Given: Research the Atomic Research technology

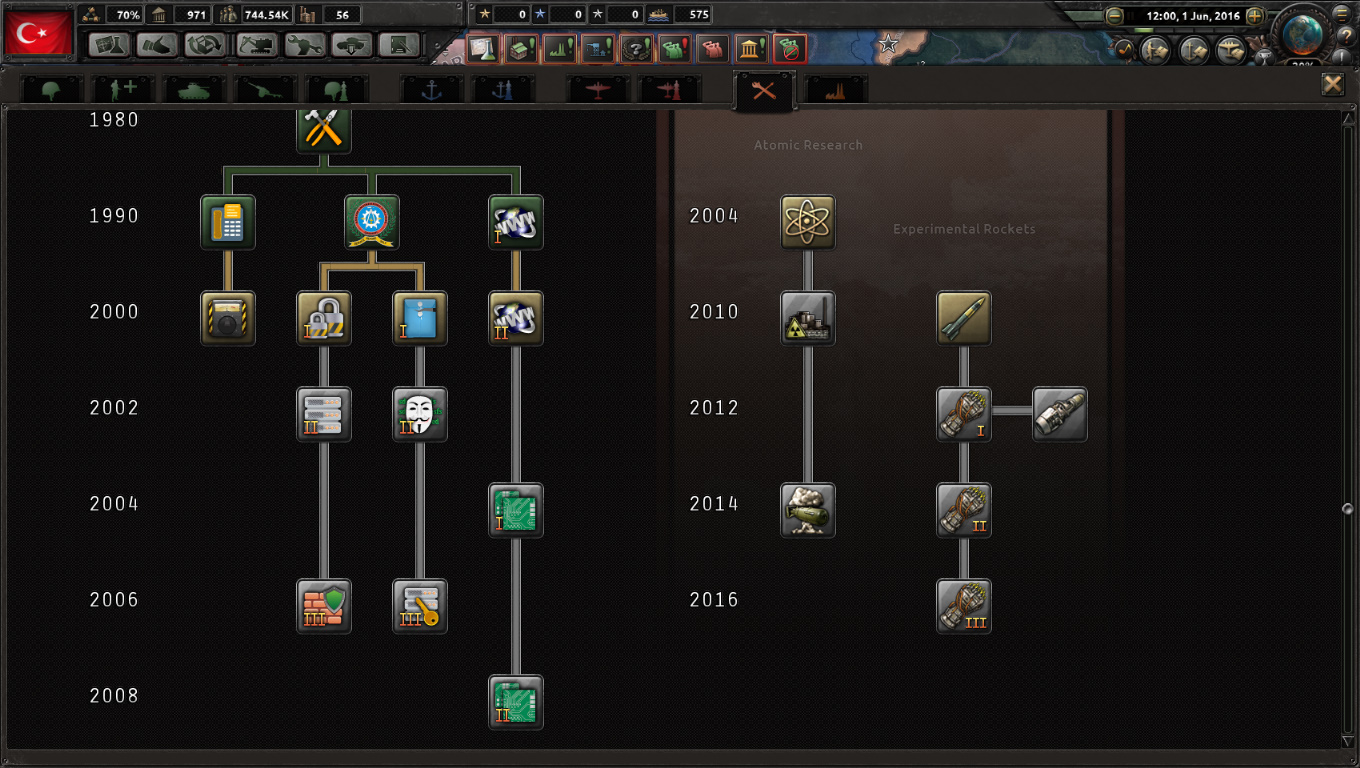Looking at the screenshot, I should tap(807, 221).
